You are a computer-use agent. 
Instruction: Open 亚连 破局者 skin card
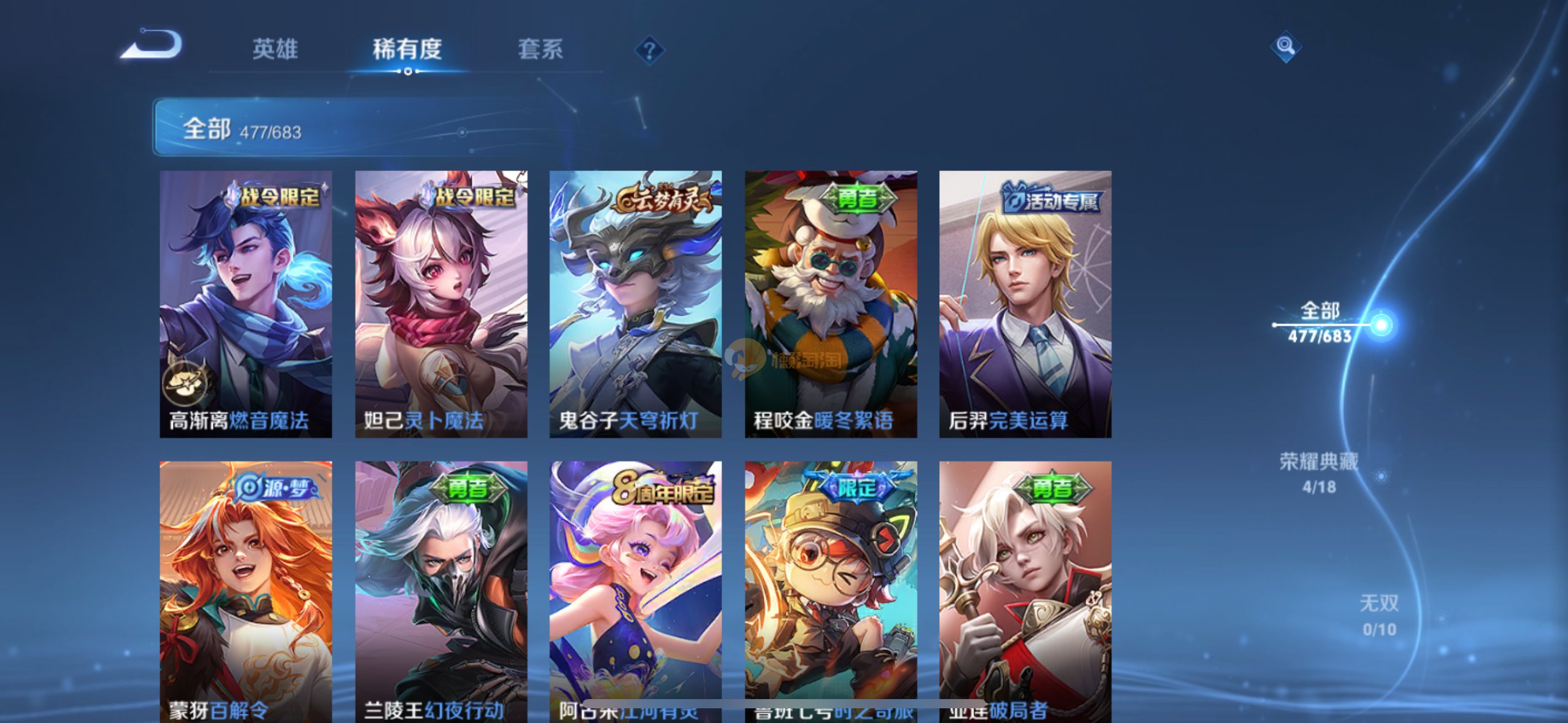[1025, 589]
